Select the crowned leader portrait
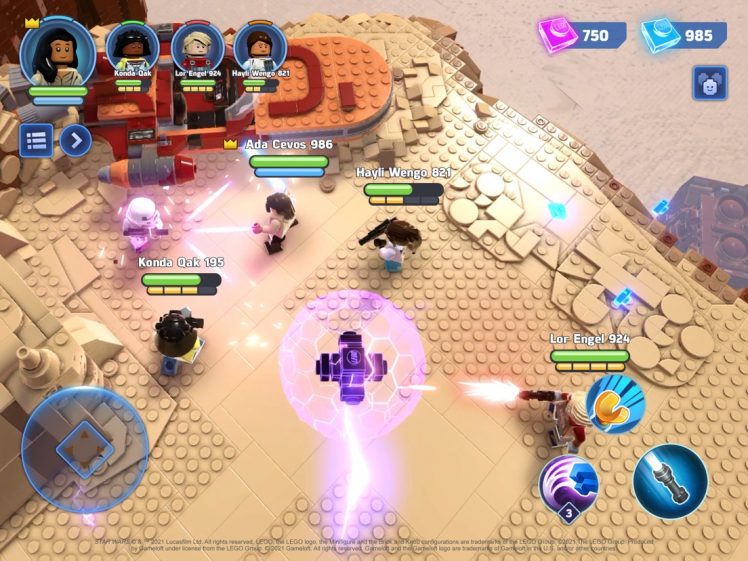 (57, 52)
